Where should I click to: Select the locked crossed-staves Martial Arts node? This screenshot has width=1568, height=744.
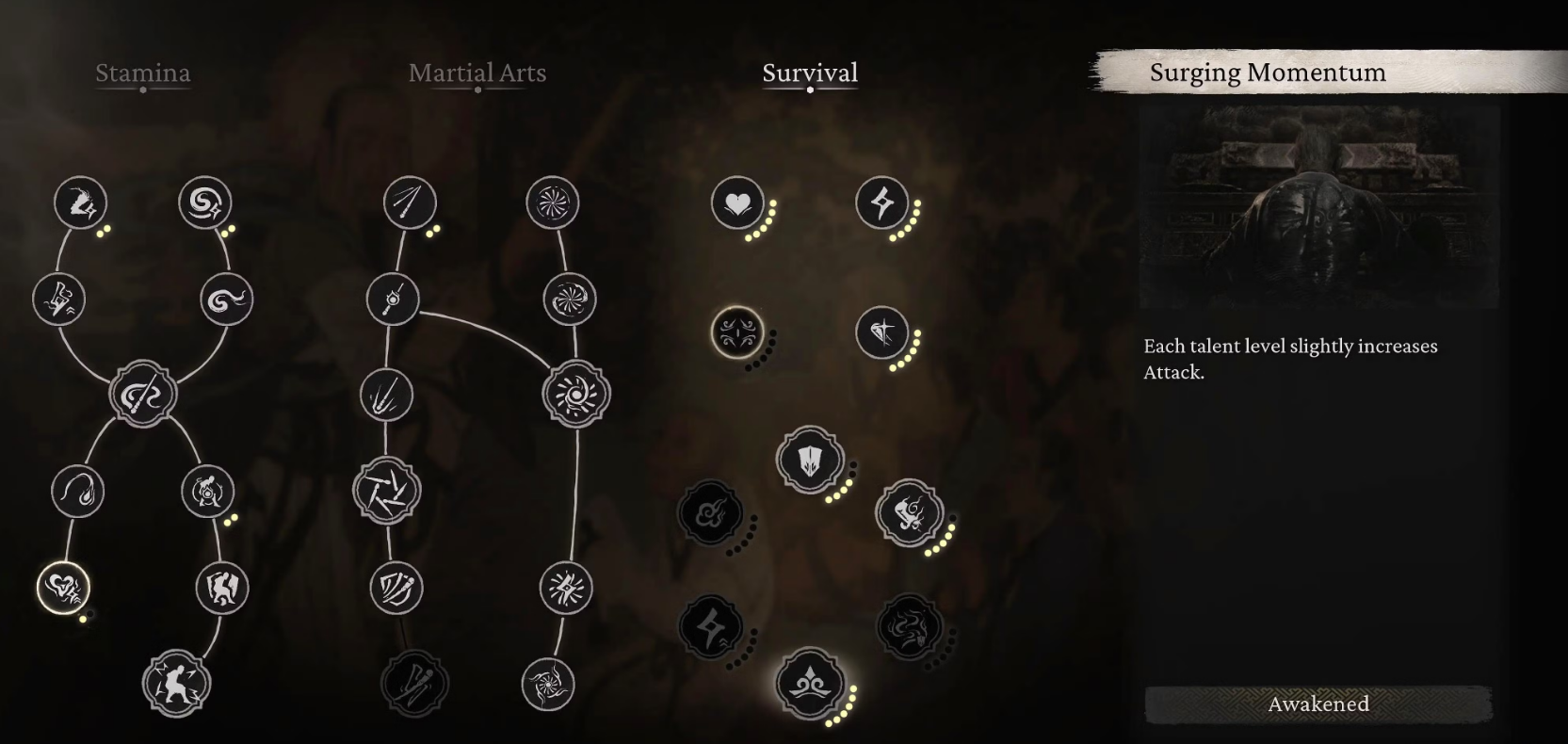tap(414, 684)
